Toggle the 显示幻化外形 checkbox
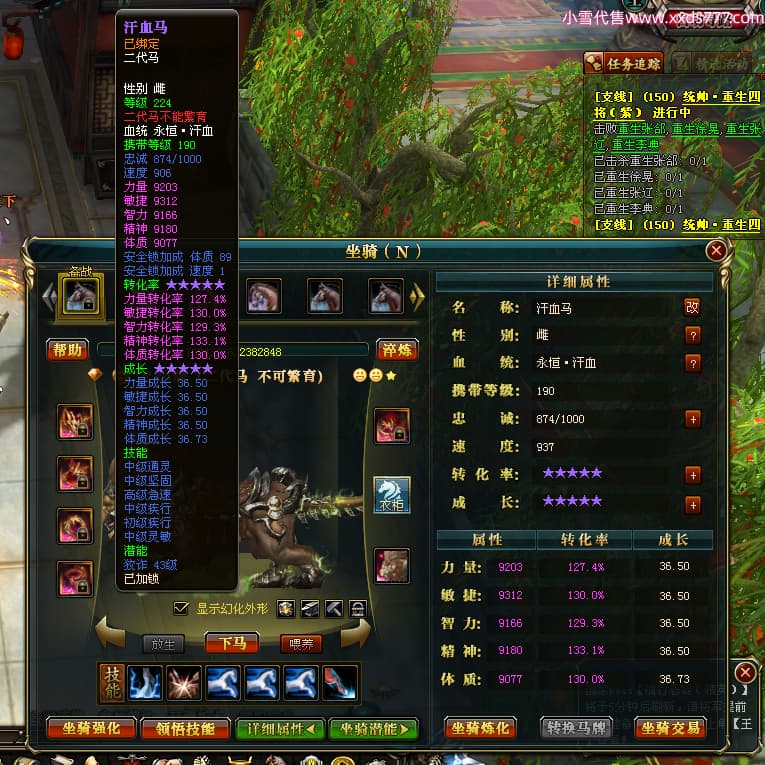The width and height of the screenshot is (765, 765). (x=181, y=608)
